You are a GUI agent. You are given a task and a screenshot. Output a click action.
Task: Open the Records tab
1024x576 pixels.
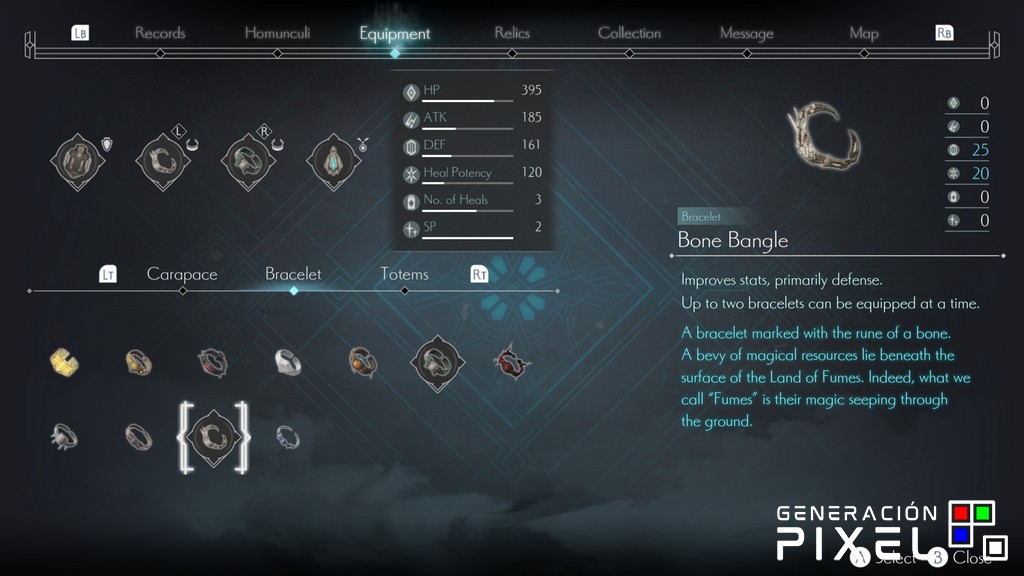tap(160, 33)
